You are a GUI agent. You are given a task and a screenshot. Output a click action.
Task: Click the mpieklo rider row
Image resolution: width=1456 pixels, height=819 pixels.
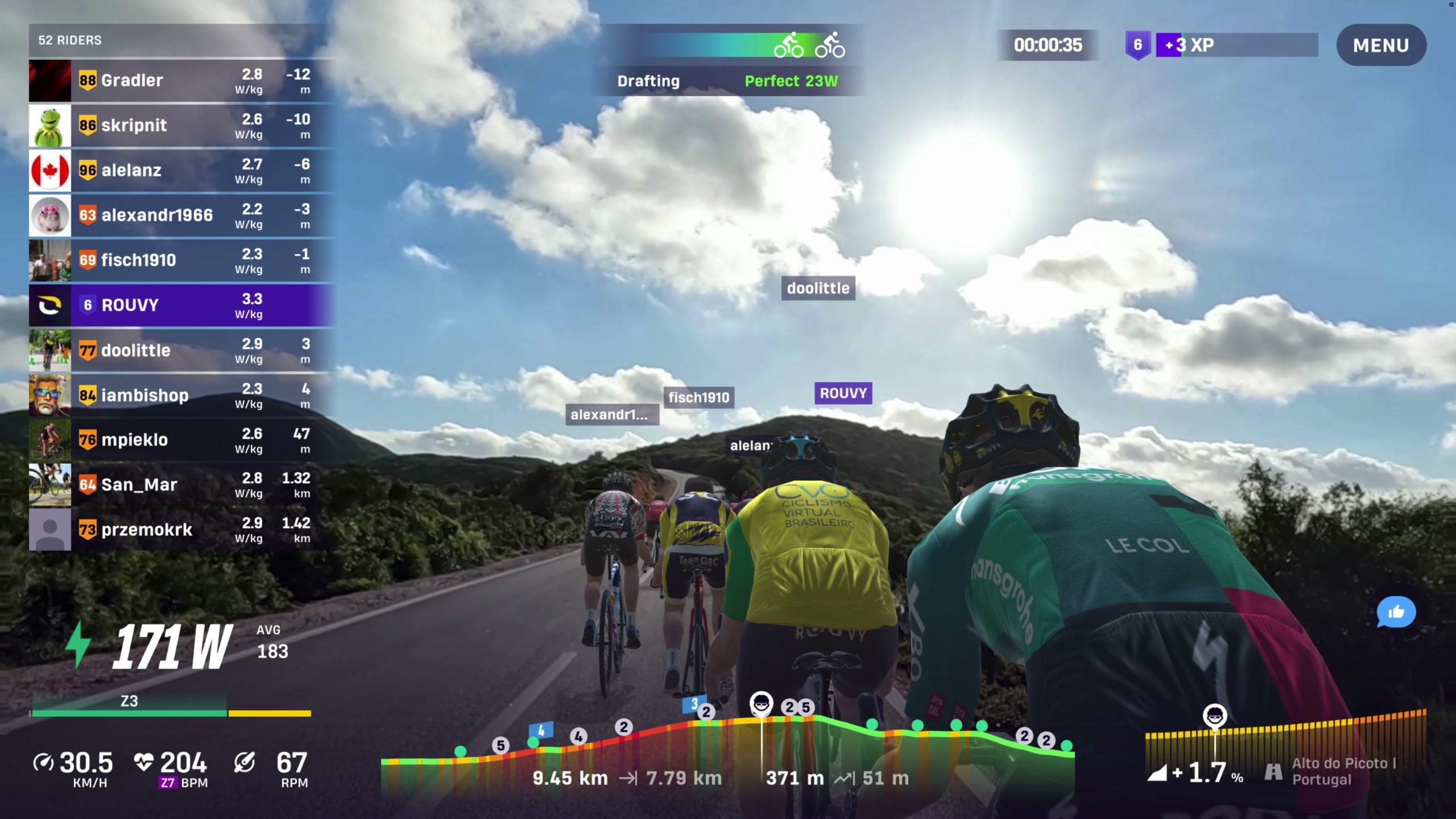click(181, 440)
